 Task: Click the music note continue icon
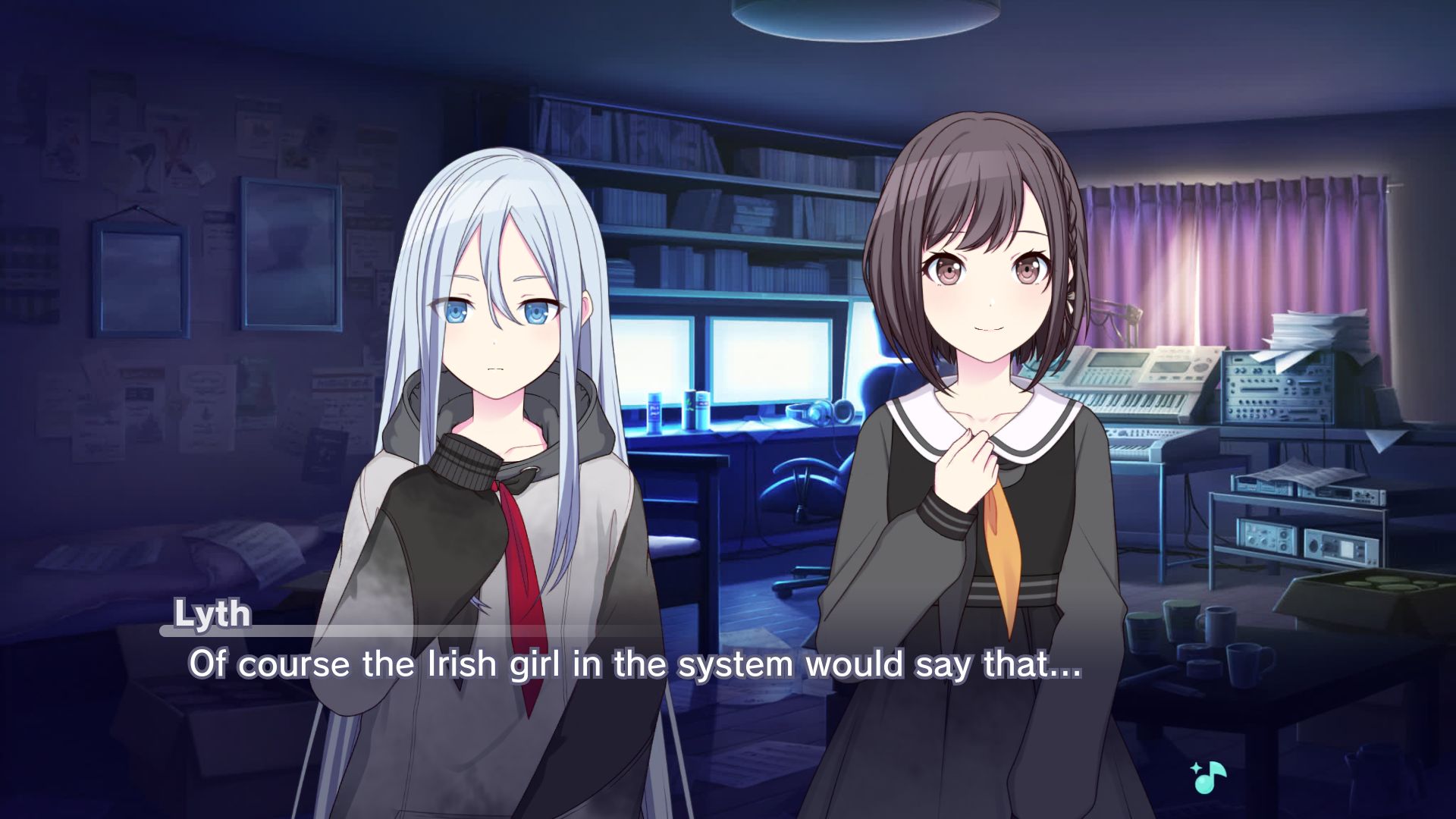(1209, 777)
